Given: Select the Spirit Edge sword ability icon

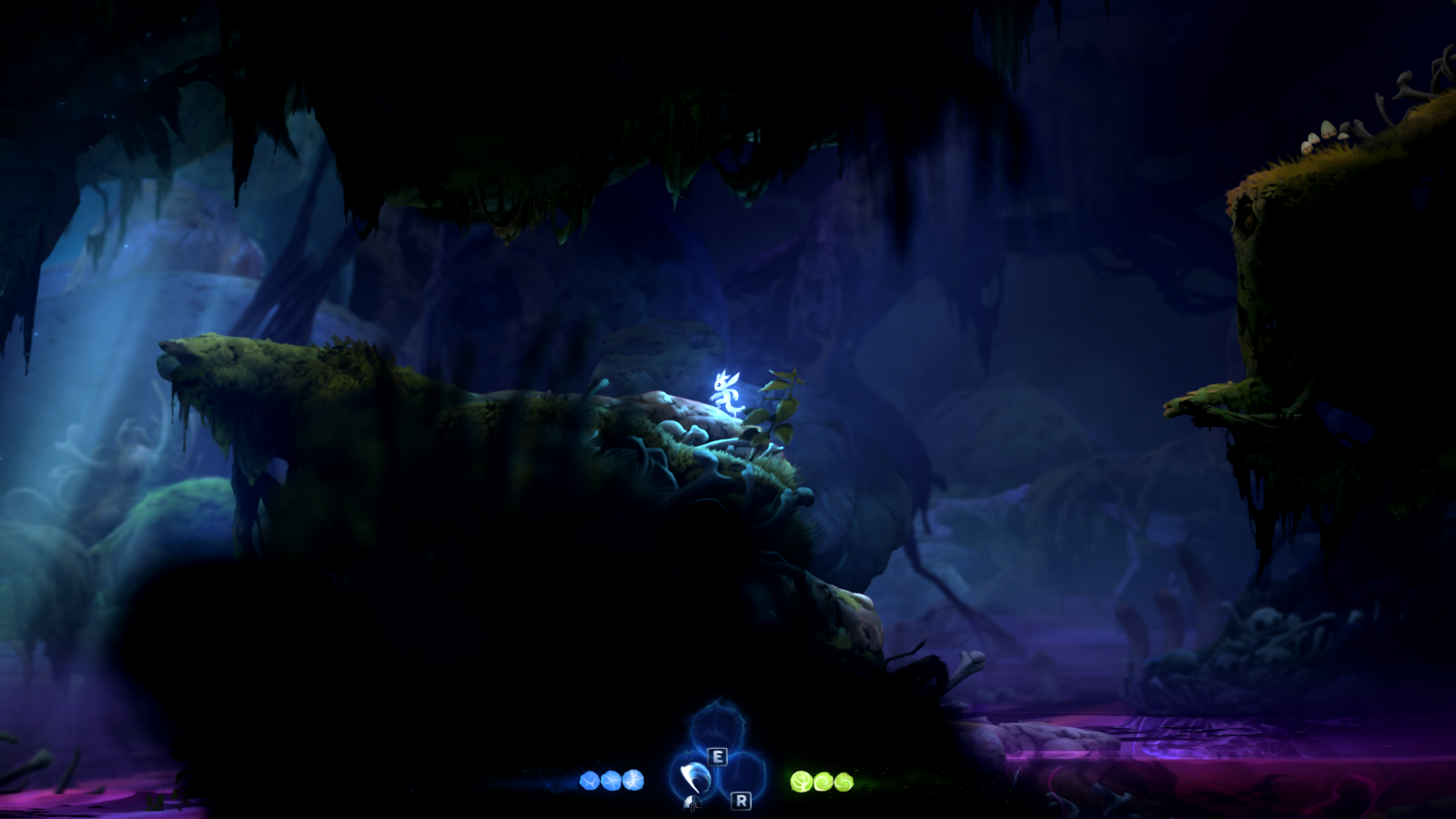Looking at the screenshot, I should [696, 780].
